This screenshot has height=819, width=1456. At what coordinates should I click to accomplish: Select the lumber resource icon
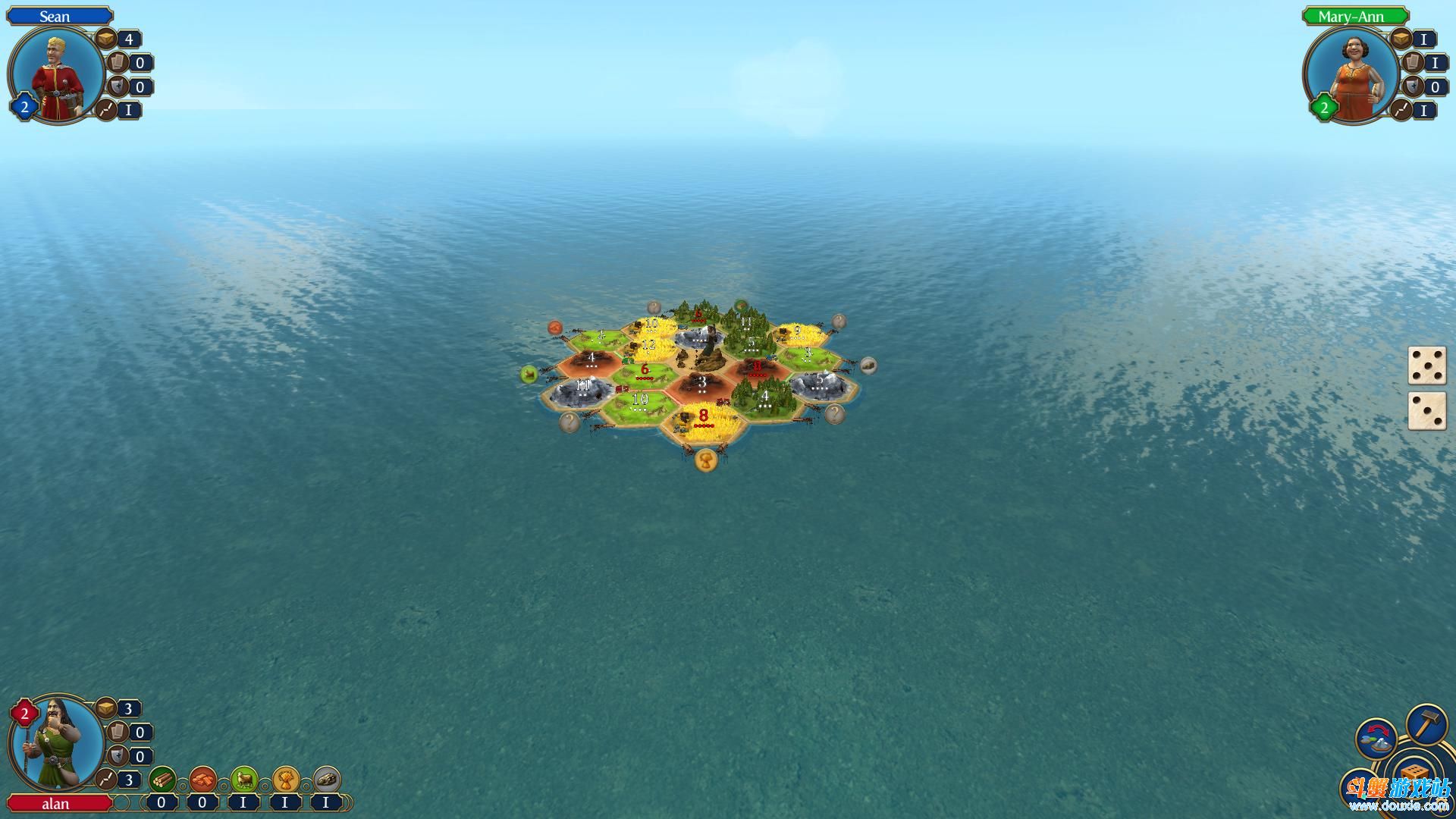[162, 779]
